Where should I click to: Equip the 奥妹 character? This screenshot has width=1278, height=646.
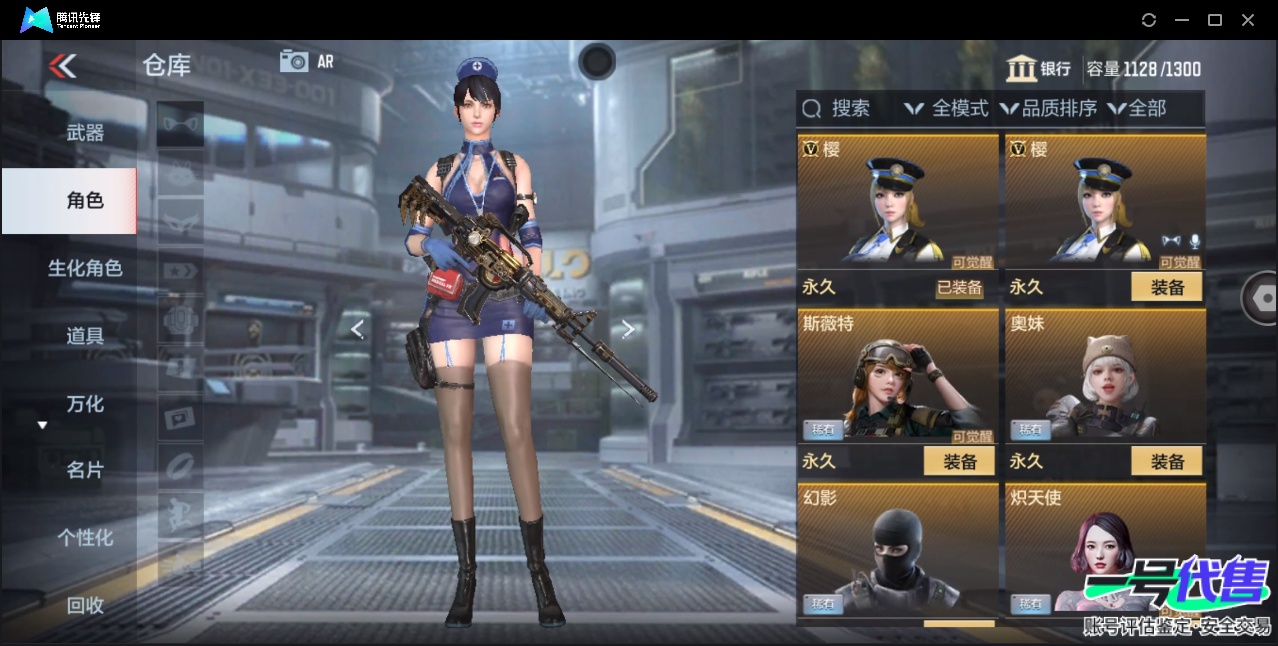[x=1167, y=461]
